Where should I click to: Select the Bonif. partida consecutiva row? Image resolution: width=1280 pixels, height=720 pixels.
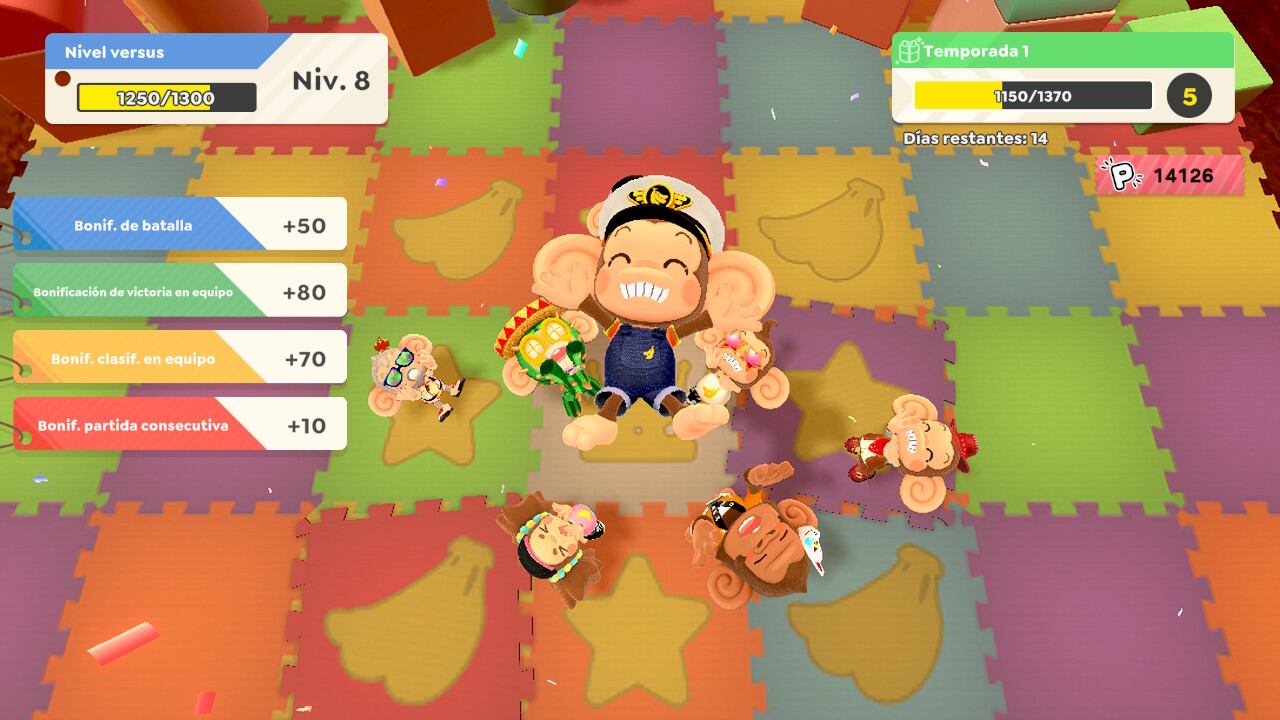[180, 425]
